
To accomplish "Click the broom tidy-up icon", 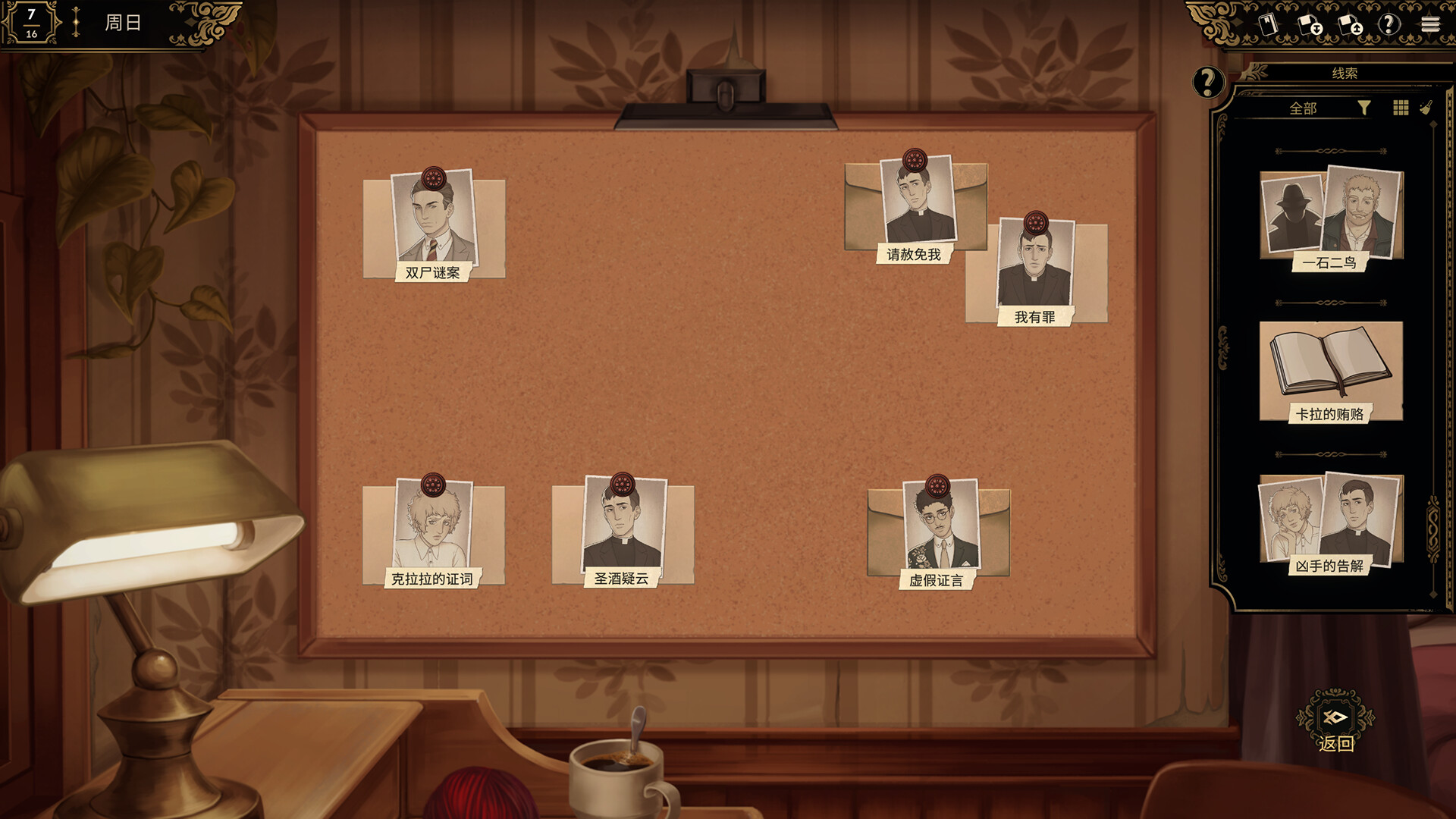I will click(1426, 108).
